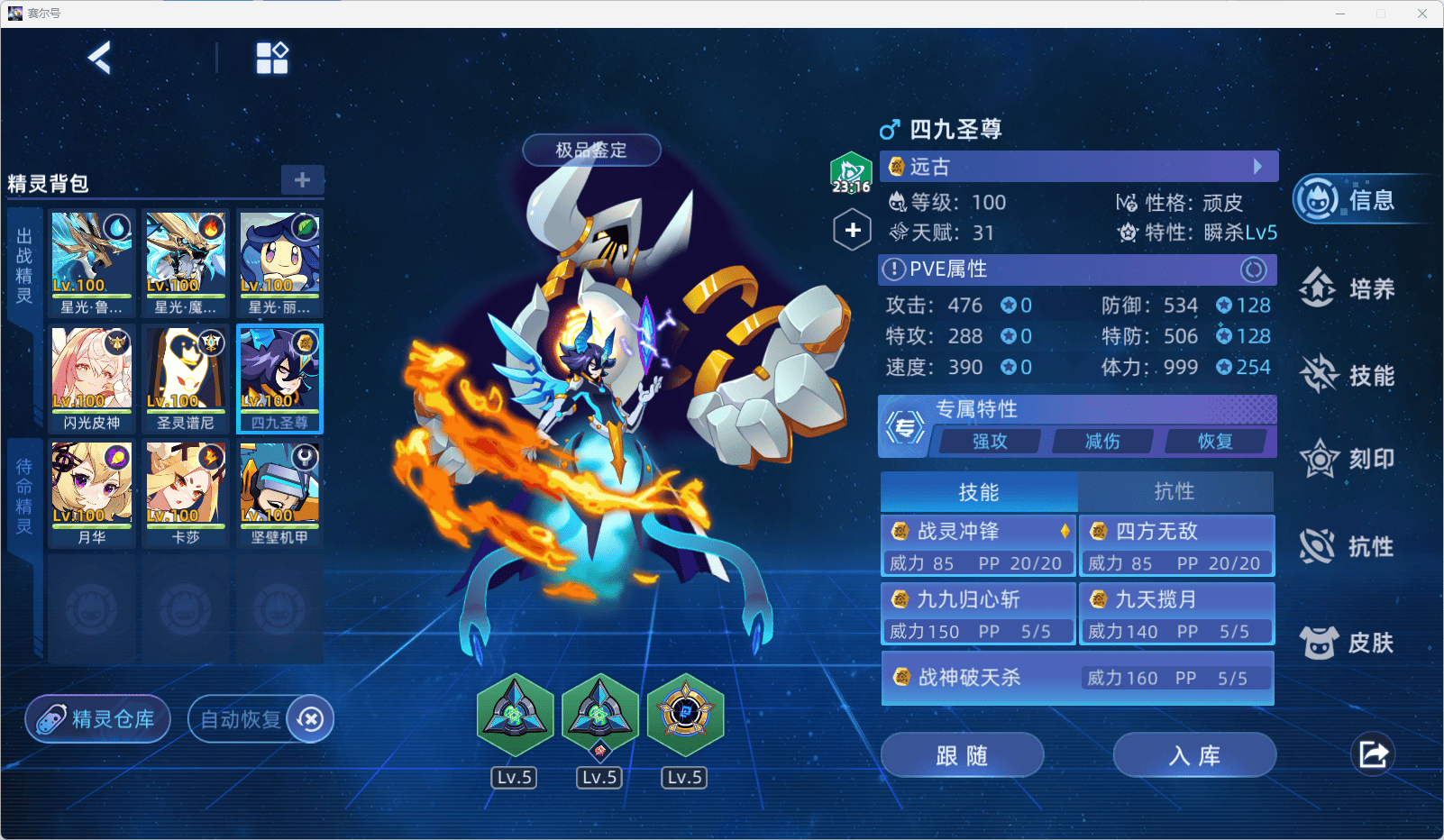Add a spirit with the backpack plus button
Screen dimensions: 1444x840
pyautogui.click(x=302, y=179)
